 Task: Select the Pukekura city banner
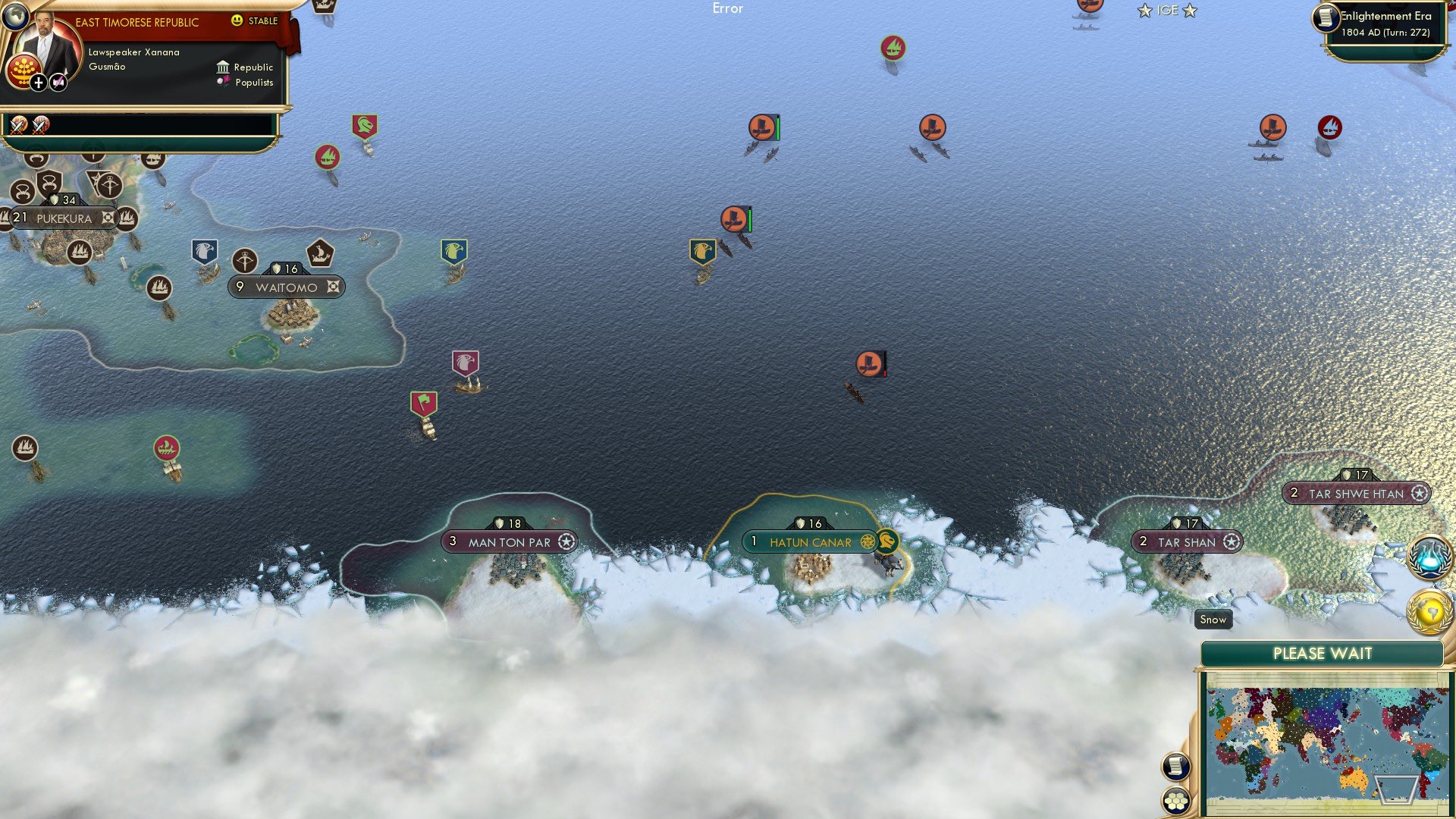pyautogui.click(x=64, y=218)
